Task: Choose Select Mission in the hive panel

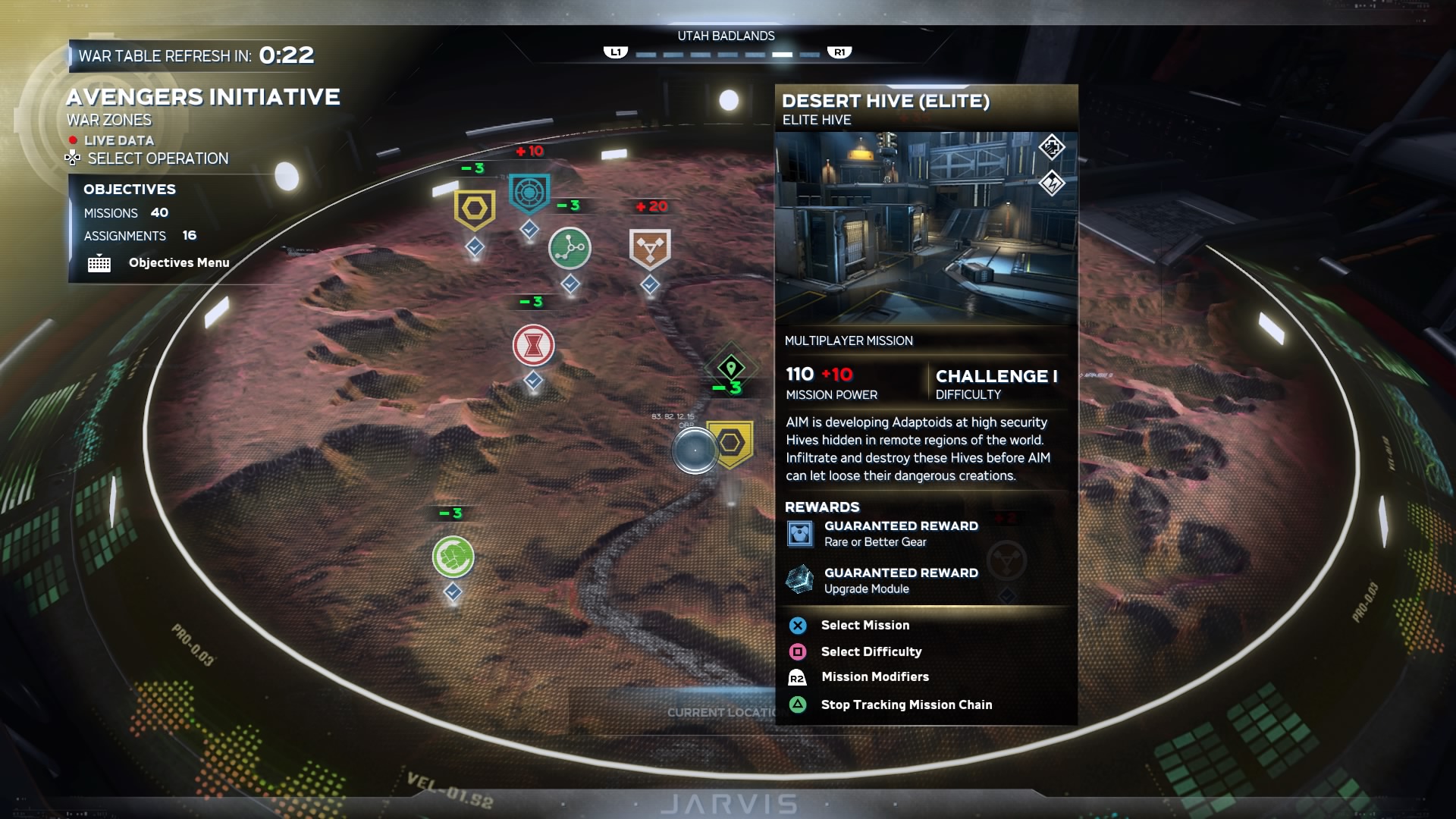Action: tap(864, 626)
